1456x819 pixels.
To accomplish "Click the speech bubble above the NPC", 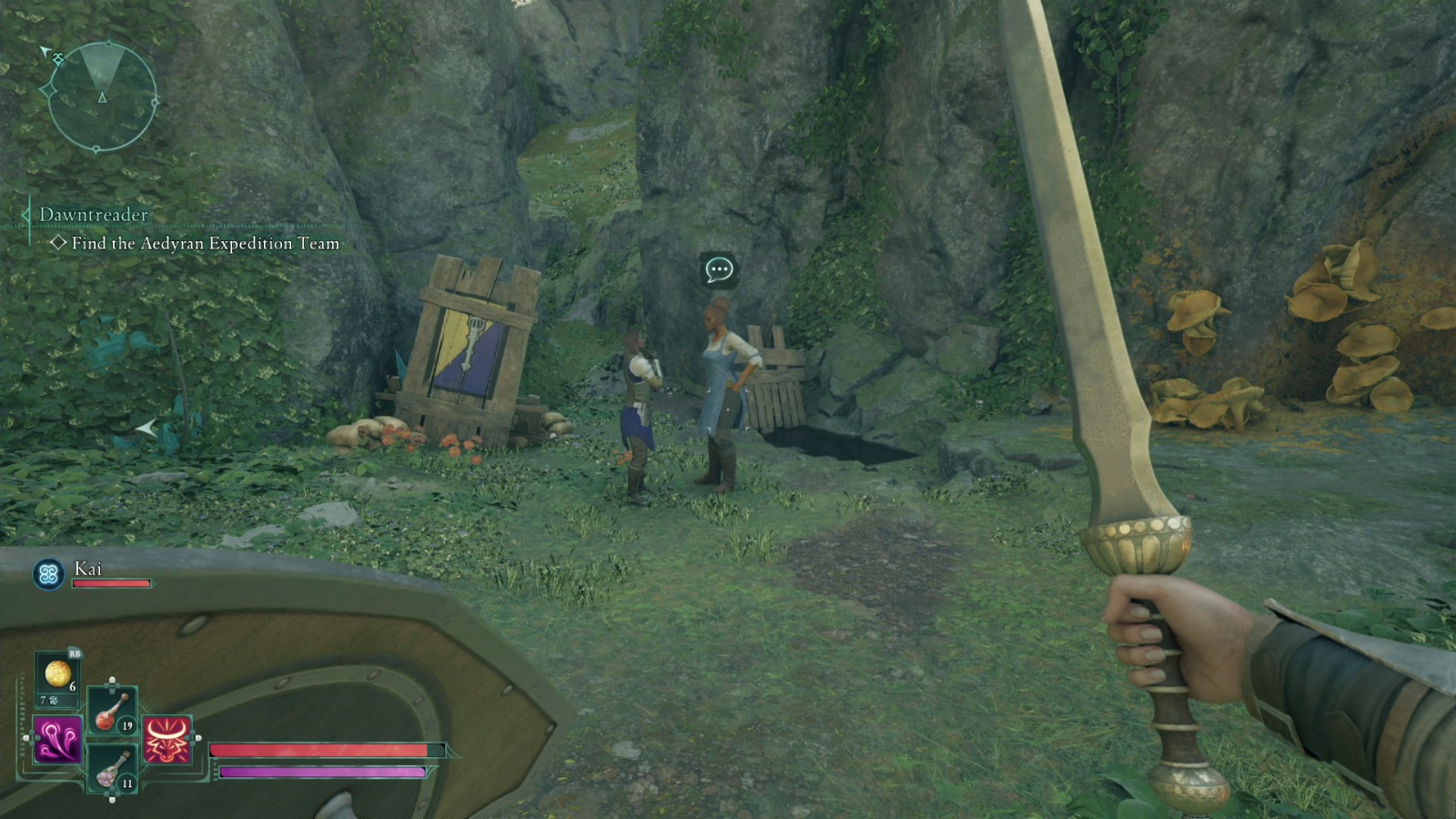I will pos(719,269).
